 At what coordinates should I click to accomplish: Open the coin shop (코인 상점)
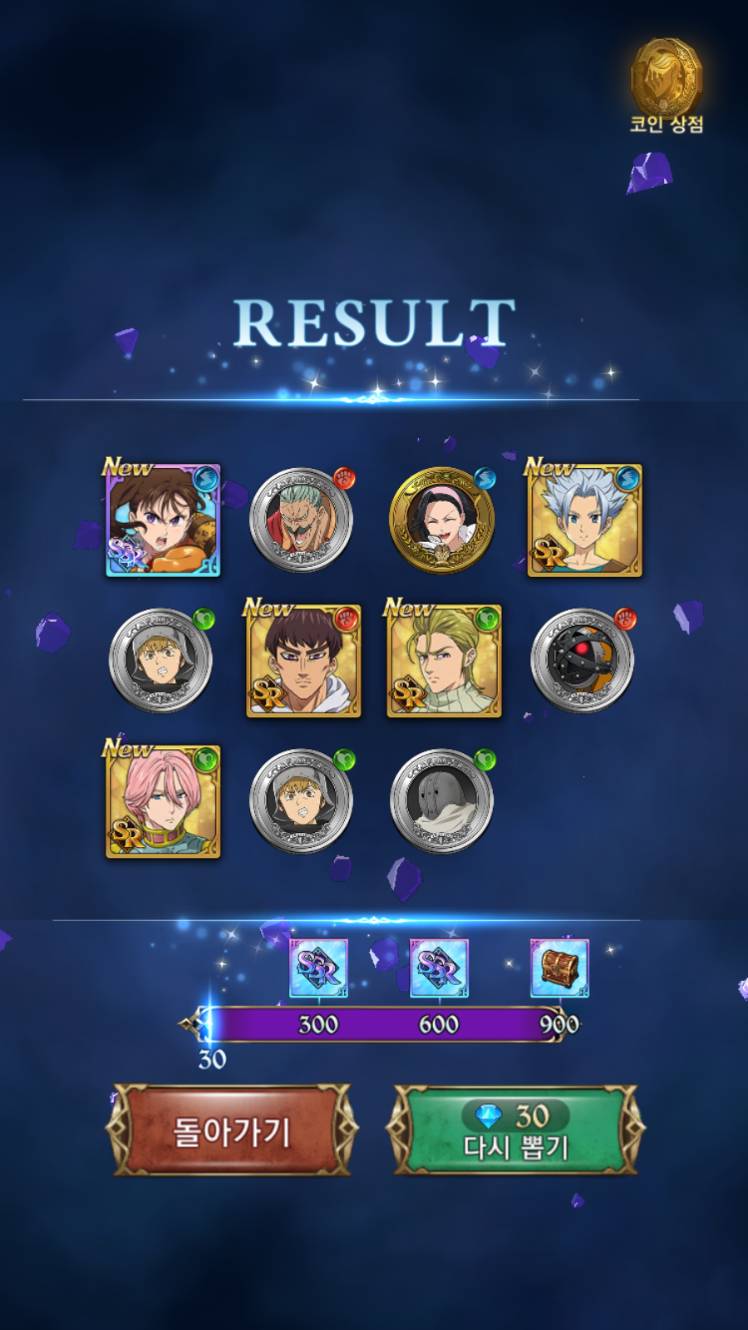coord(666,86)
